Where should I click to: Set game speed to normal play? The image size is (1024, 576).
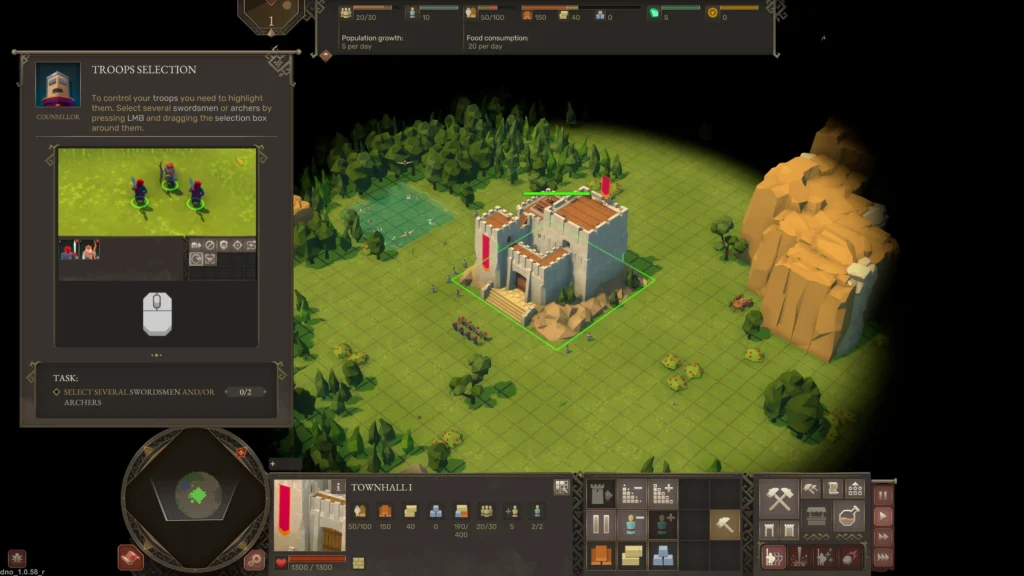point(883,516)
